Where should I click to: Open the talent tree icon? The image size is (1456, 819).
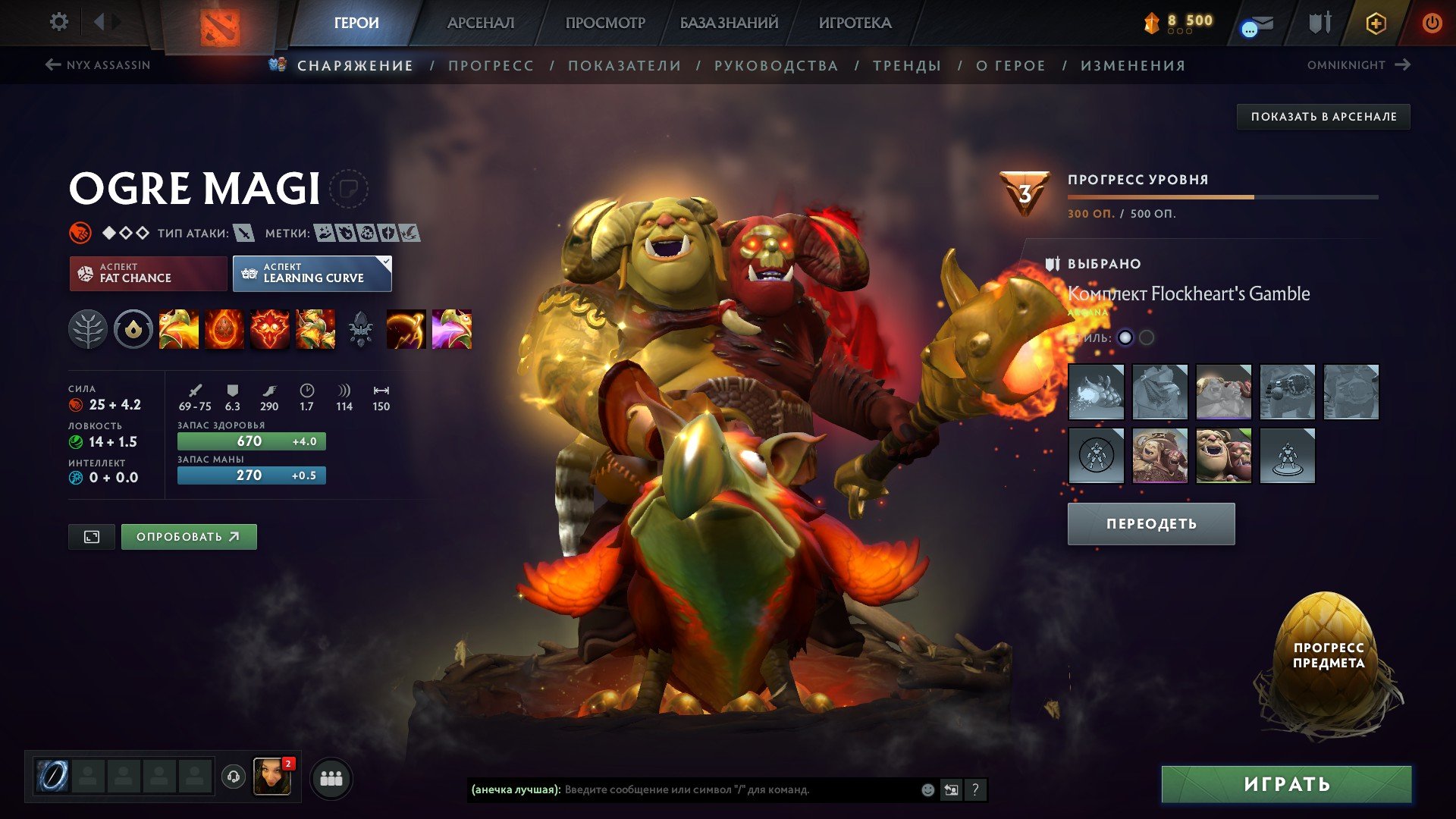tap(89, 329)
